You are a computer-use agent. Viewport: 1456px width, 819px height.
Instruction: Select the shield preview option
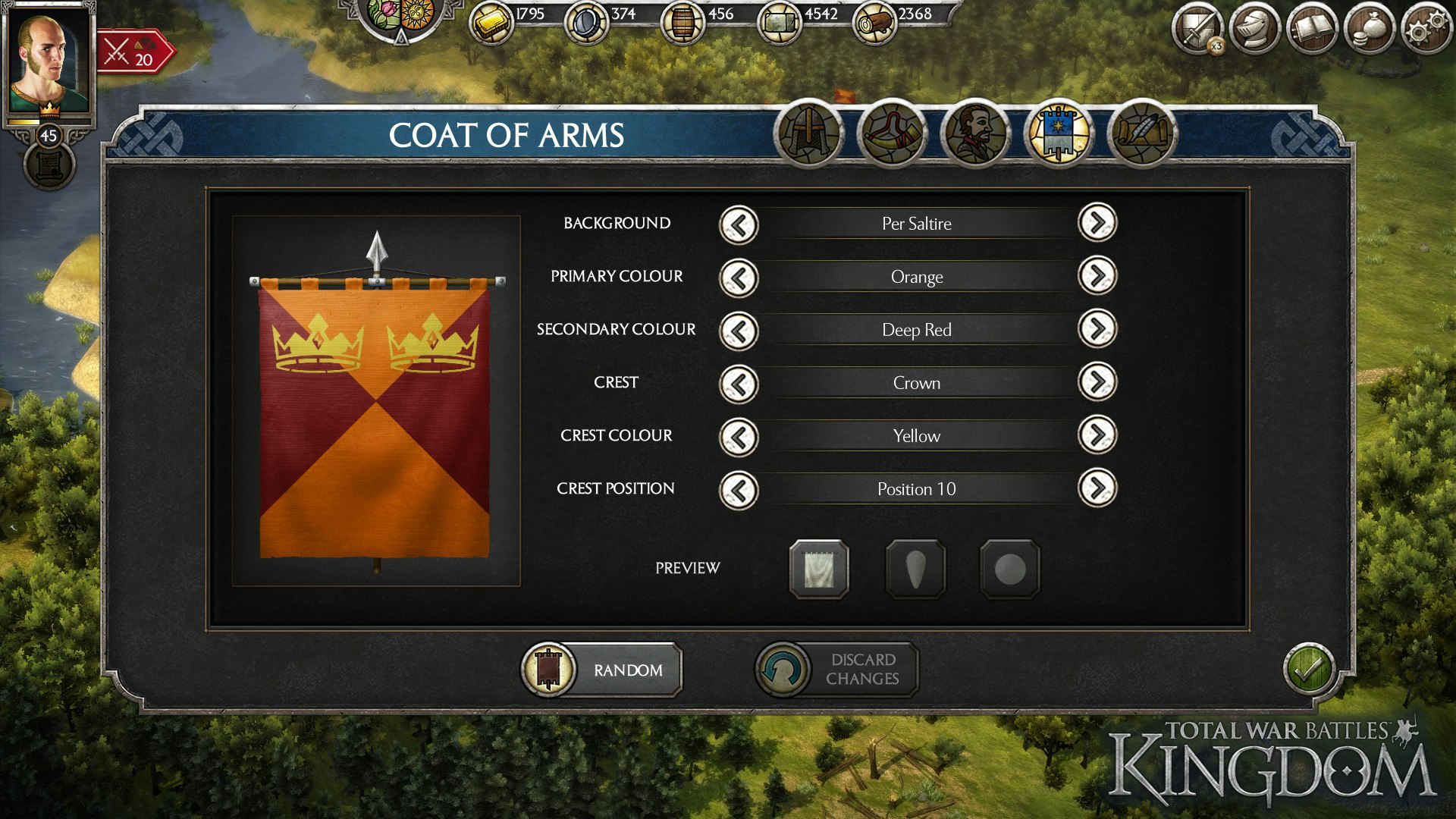pyautogui.click(x=915, y=570)
